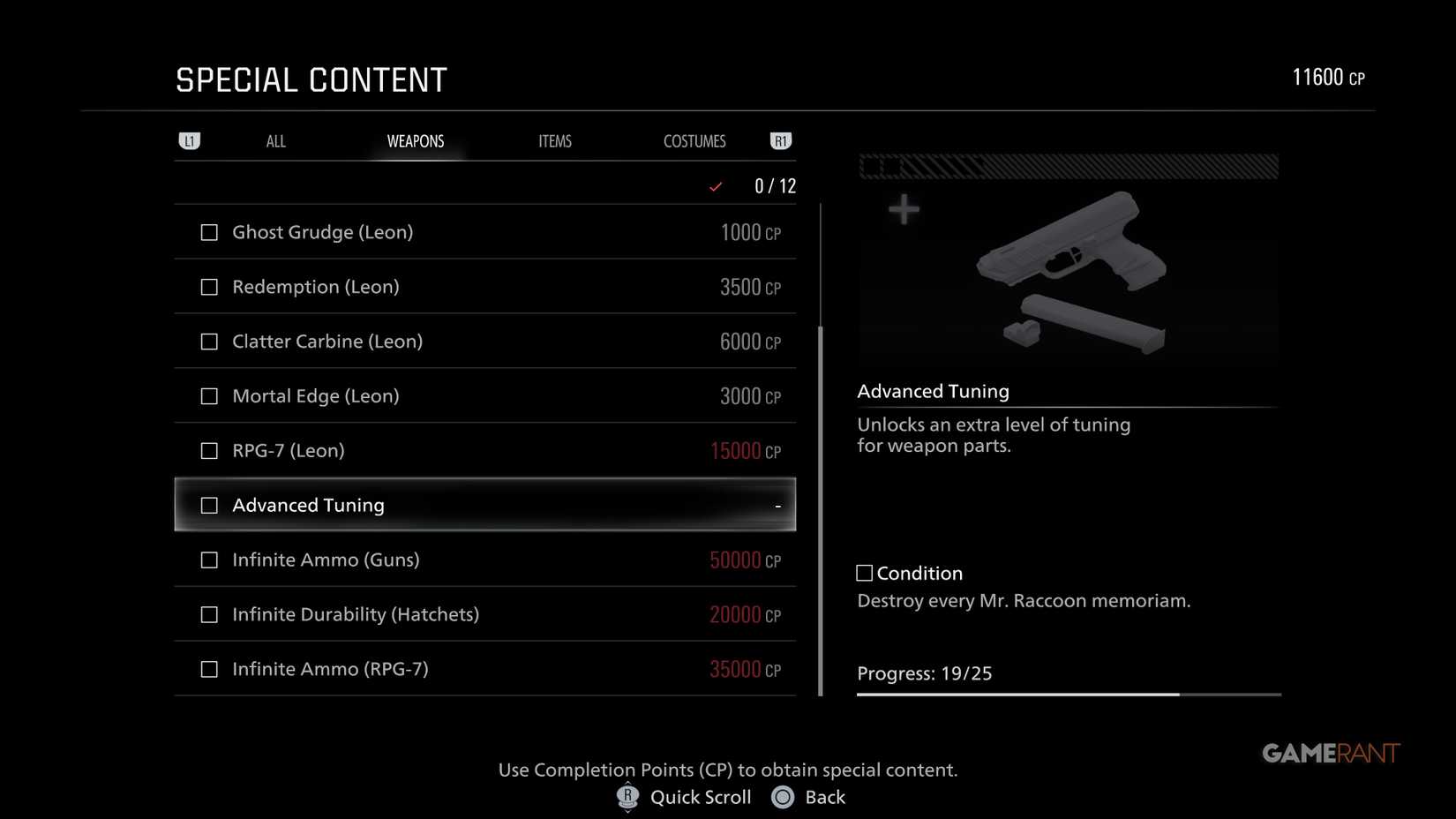
Task: Select the ALL tab
Action: [x=275, y=140]
